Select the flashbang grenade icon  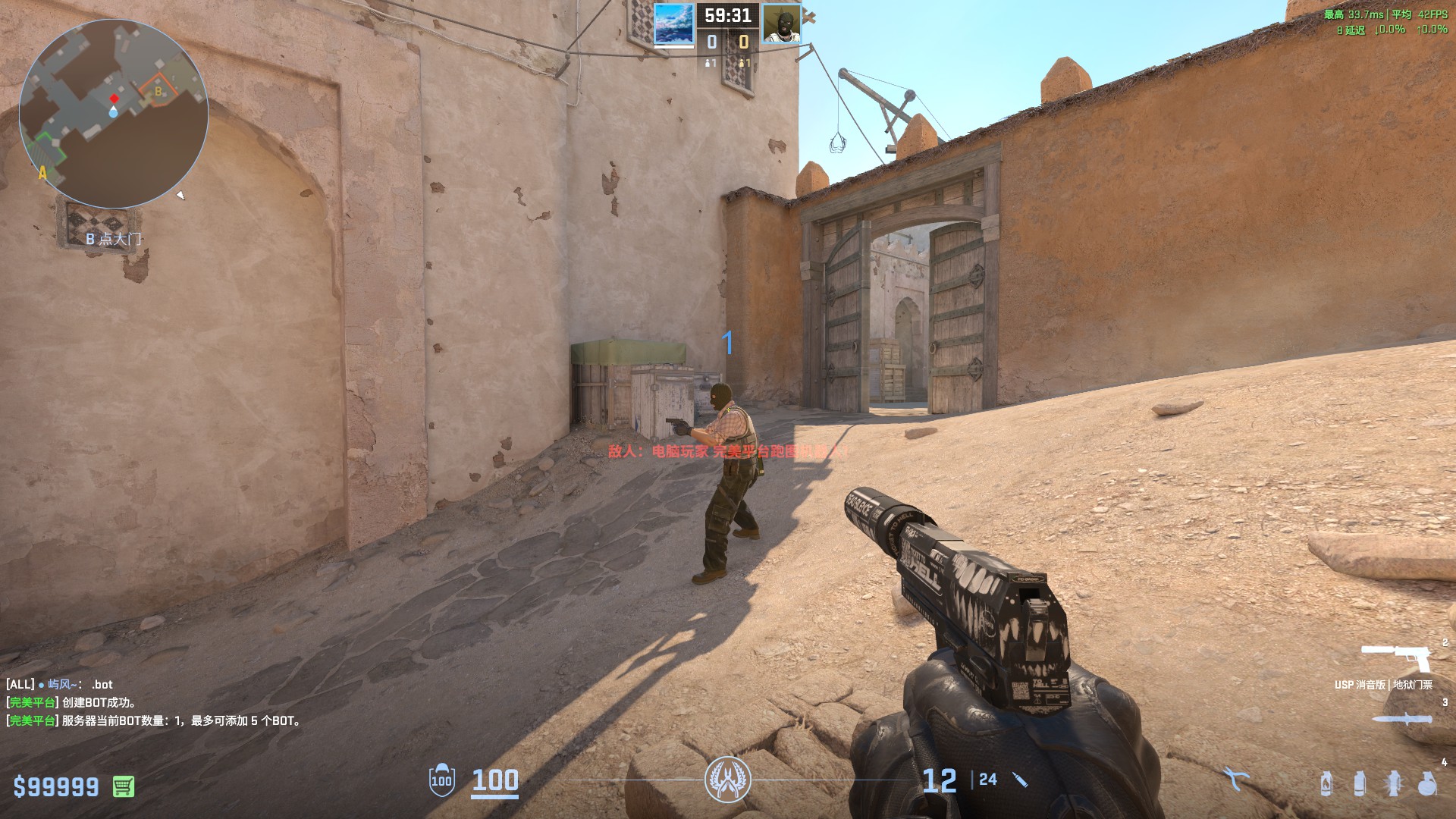coord(1393,783)
